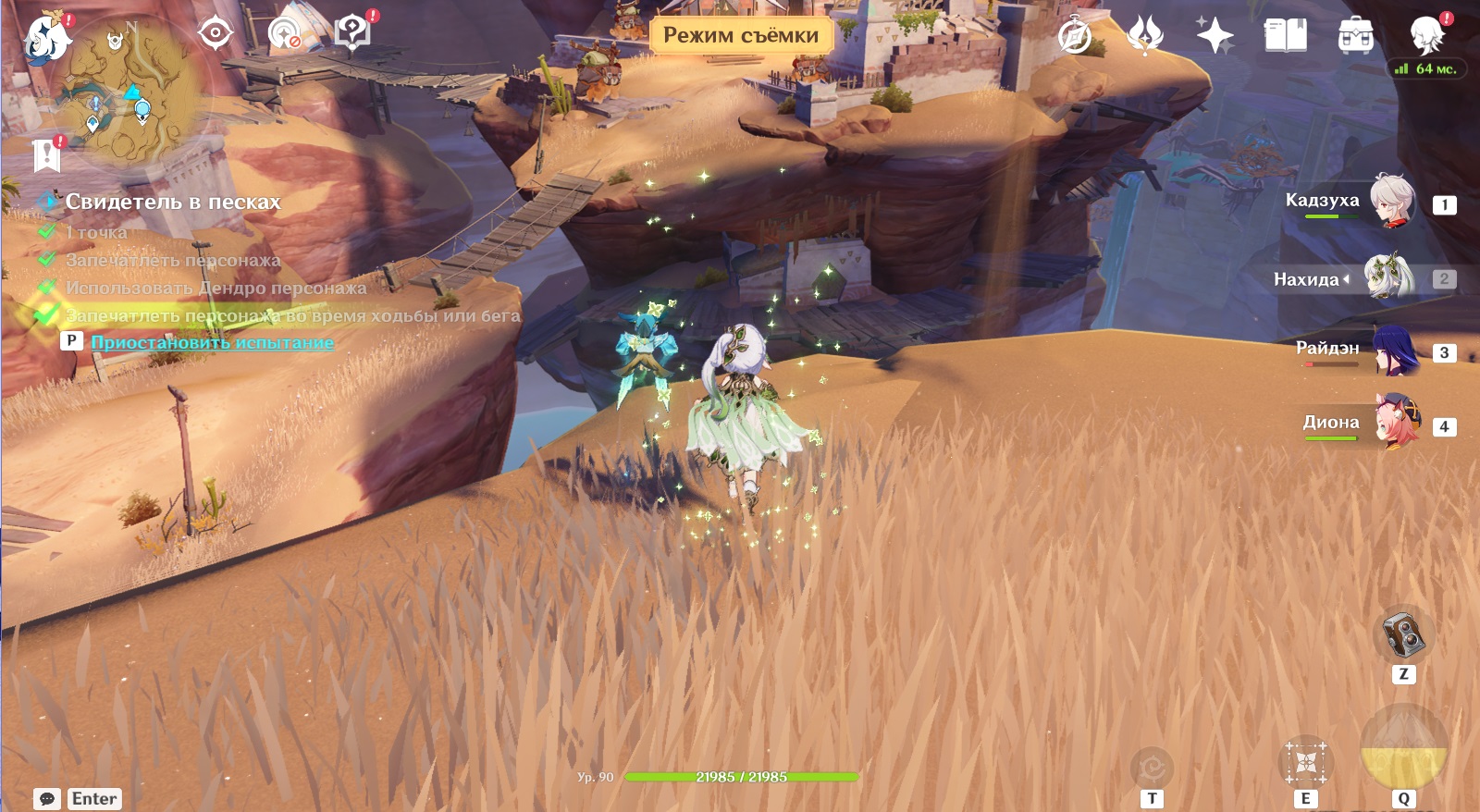Open the inventory backpack icon
The image size is (1480, 812).
point(1355,37)
